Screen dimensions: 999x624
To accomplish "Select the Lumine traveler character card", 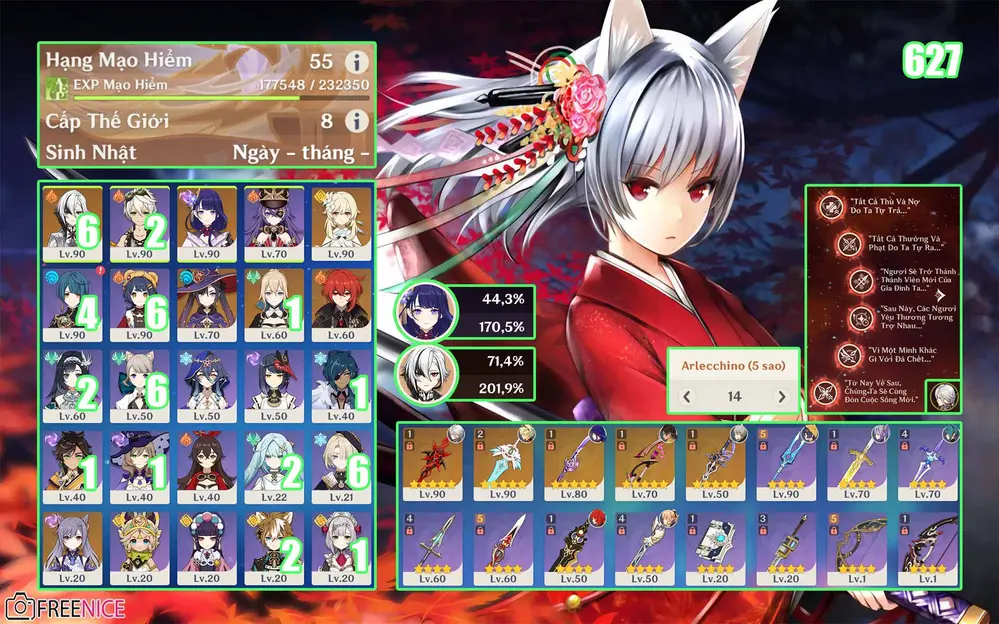I will click(340, 222).
